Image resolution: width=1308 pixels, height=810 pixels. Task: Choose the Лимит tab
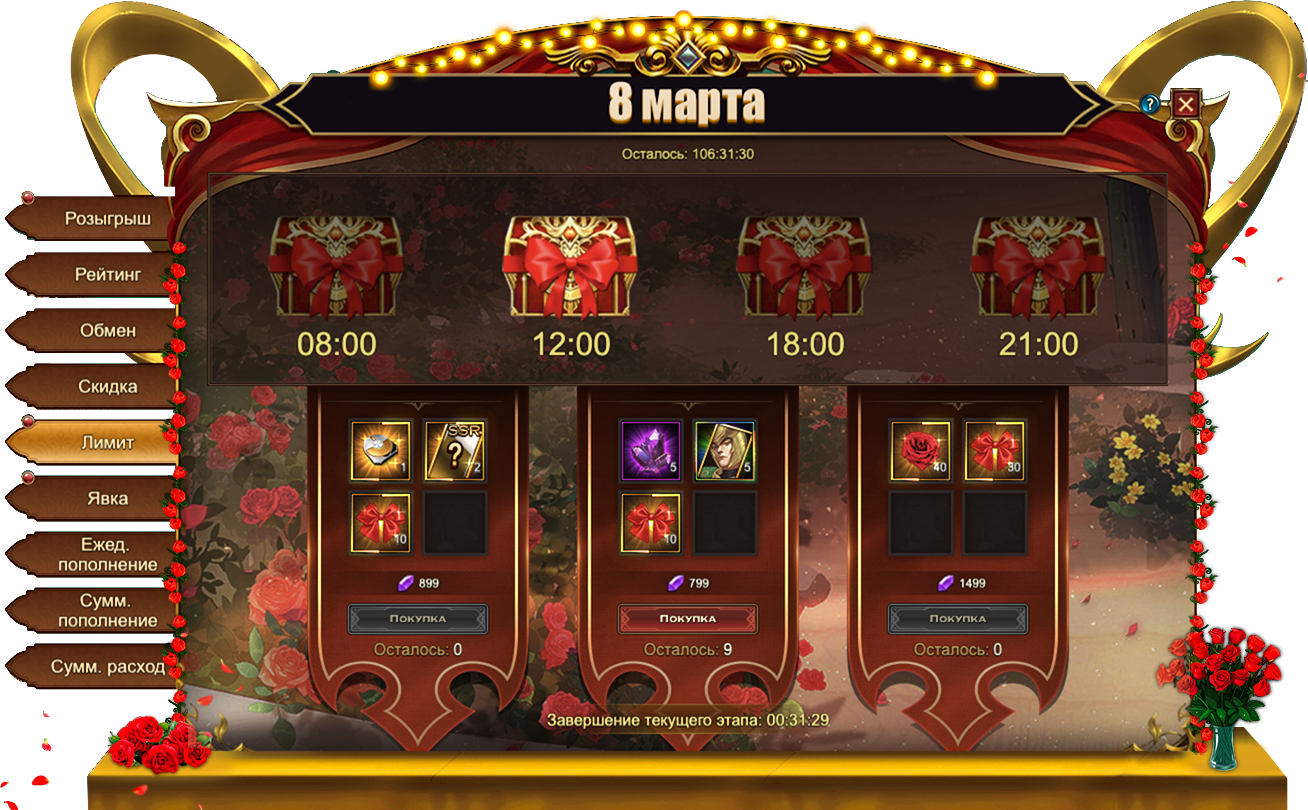tap(107, 442)
